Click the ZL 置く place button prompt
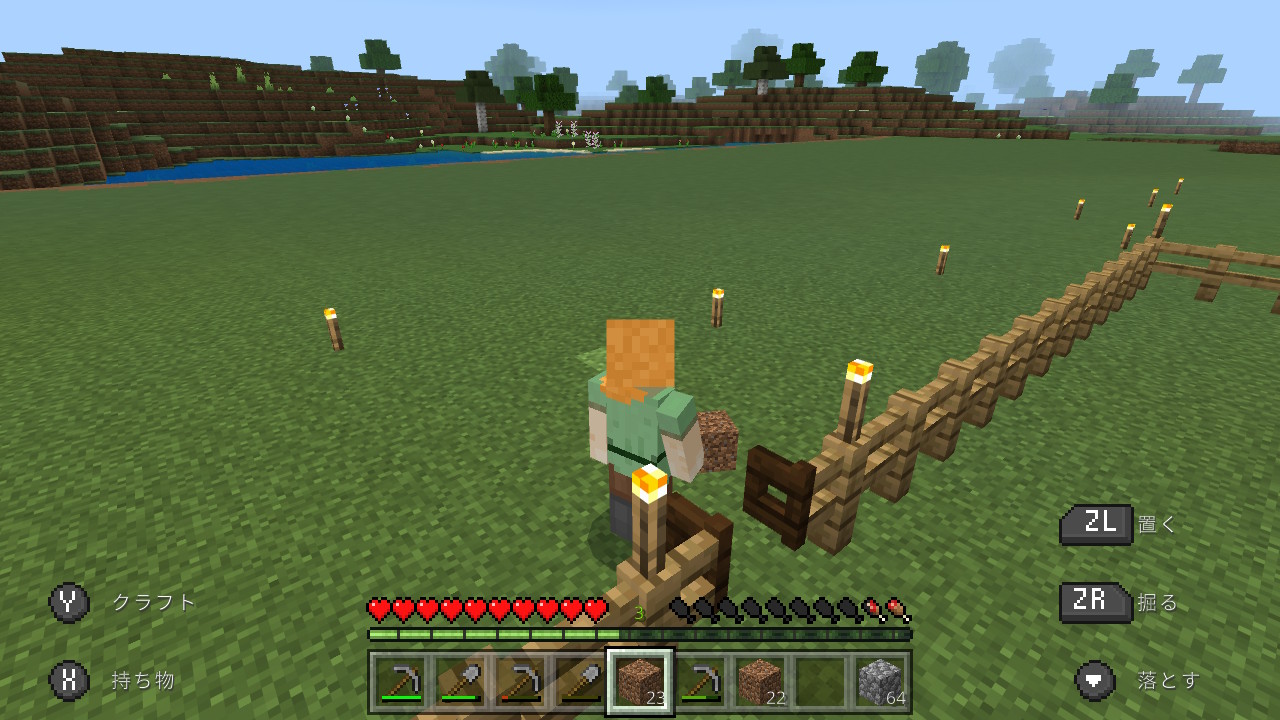The height and width of the screenshot is (720, 1280). [1095, 524]
